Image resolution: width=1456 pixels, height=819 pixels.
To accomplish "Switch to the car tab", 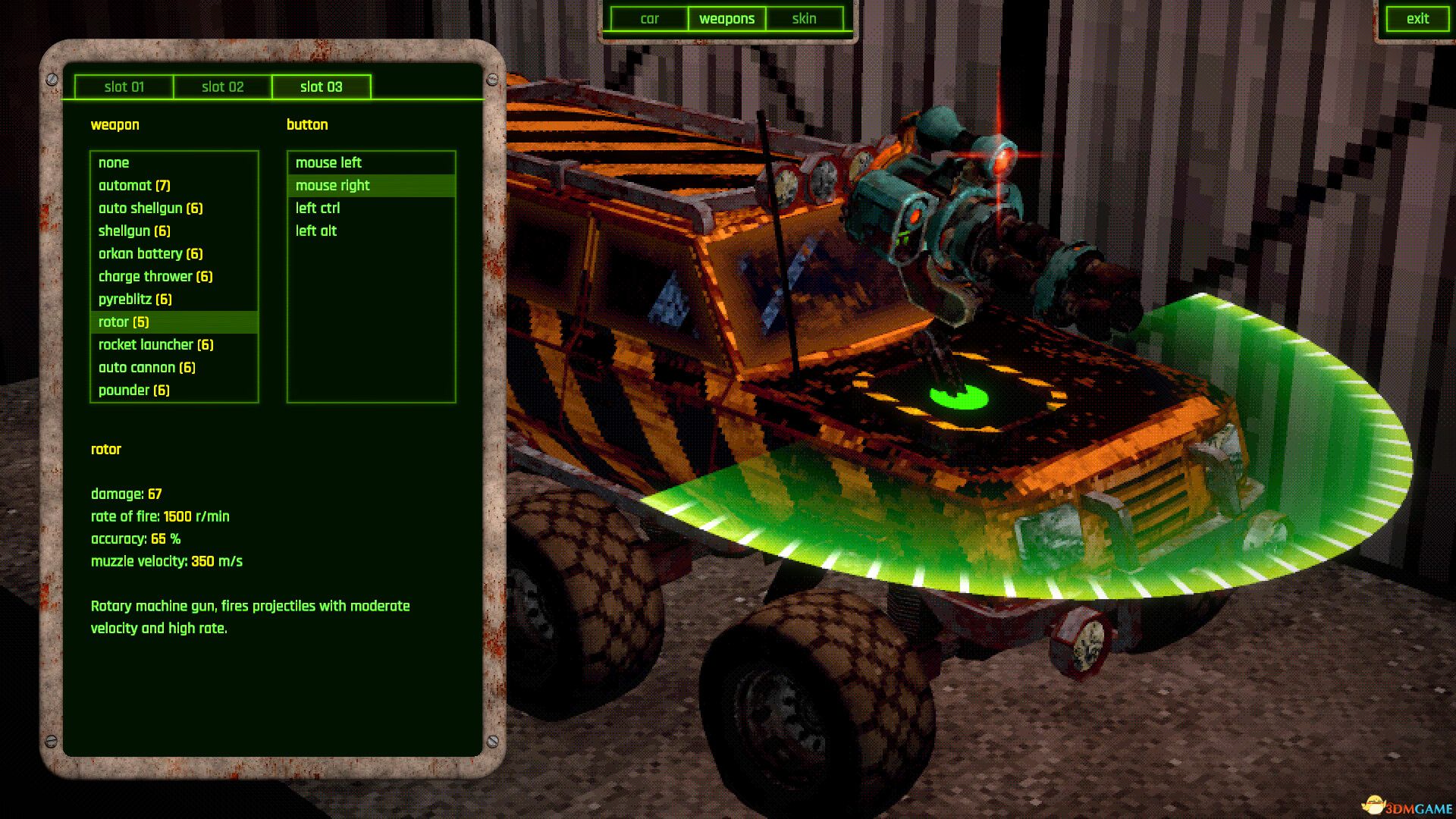I will (x=650, y=18).
